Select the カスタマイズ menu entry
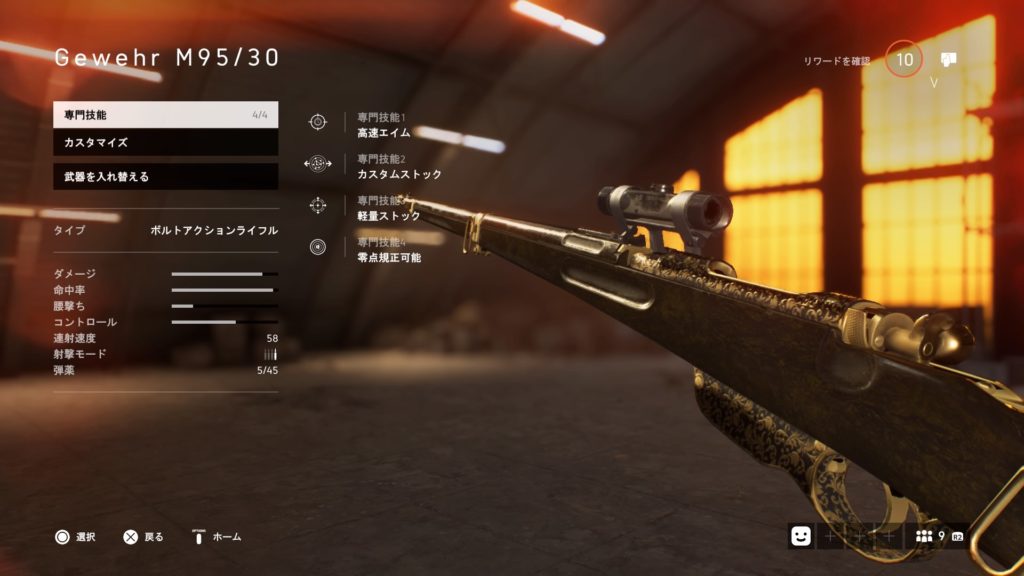 coord(165,143)
